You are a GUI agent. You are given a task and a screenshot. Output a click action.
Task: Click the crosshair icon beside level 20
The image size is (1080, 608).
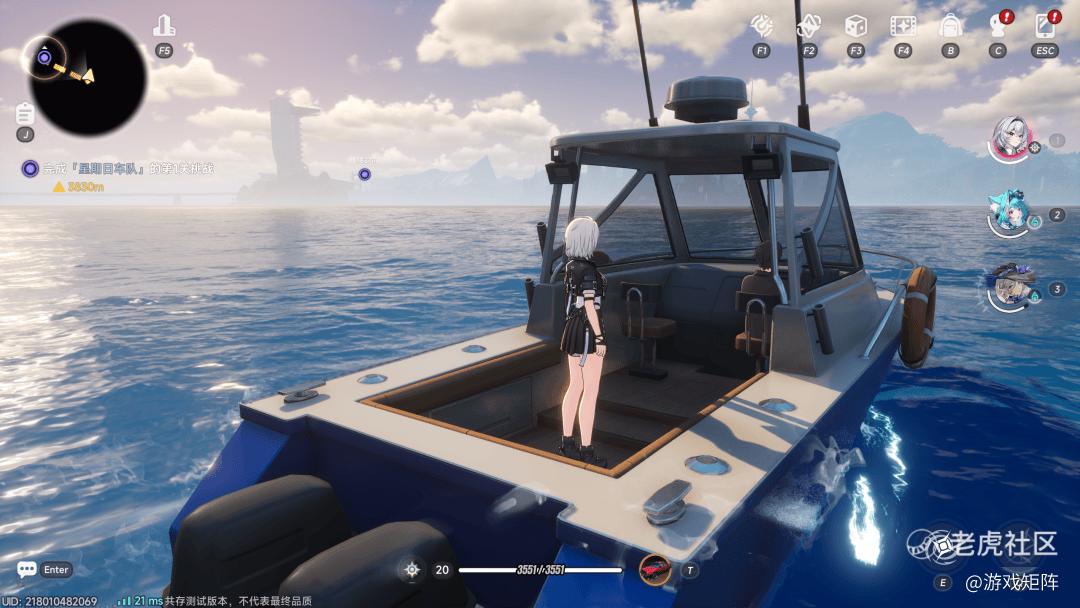(x=411, y=570)
